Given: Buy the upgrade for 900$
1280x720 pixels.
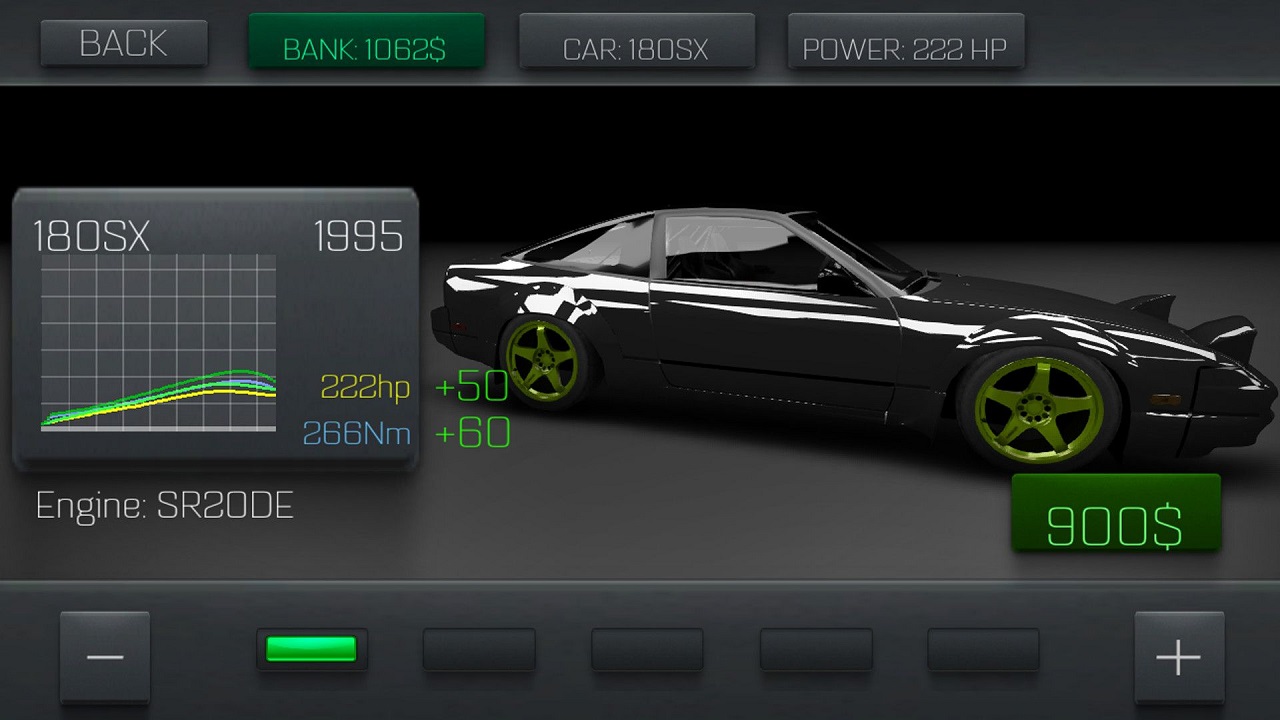Looking at the screenshot, I should pos(1115,513).
